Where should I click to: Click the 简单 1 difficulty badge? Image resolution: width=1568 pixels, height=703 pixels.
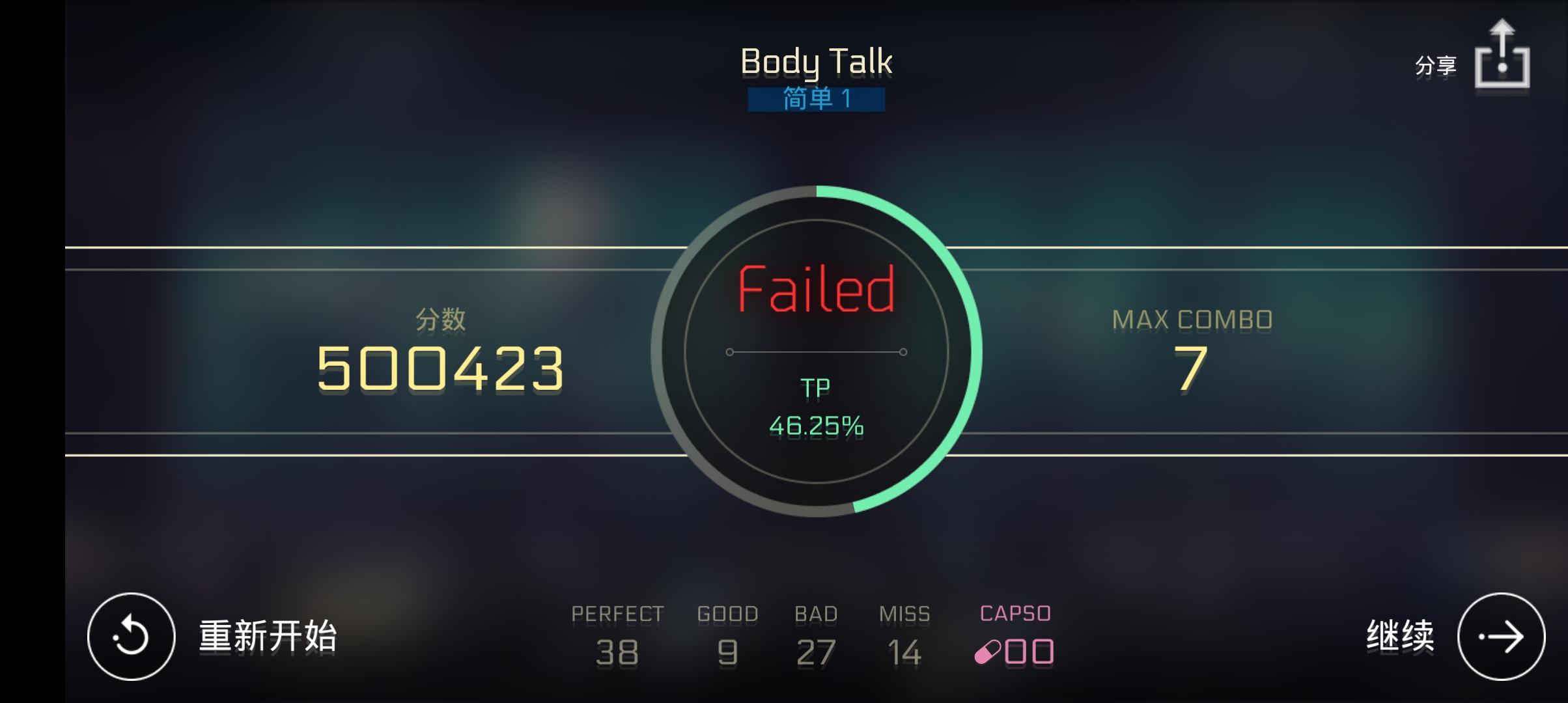[816, 99]
